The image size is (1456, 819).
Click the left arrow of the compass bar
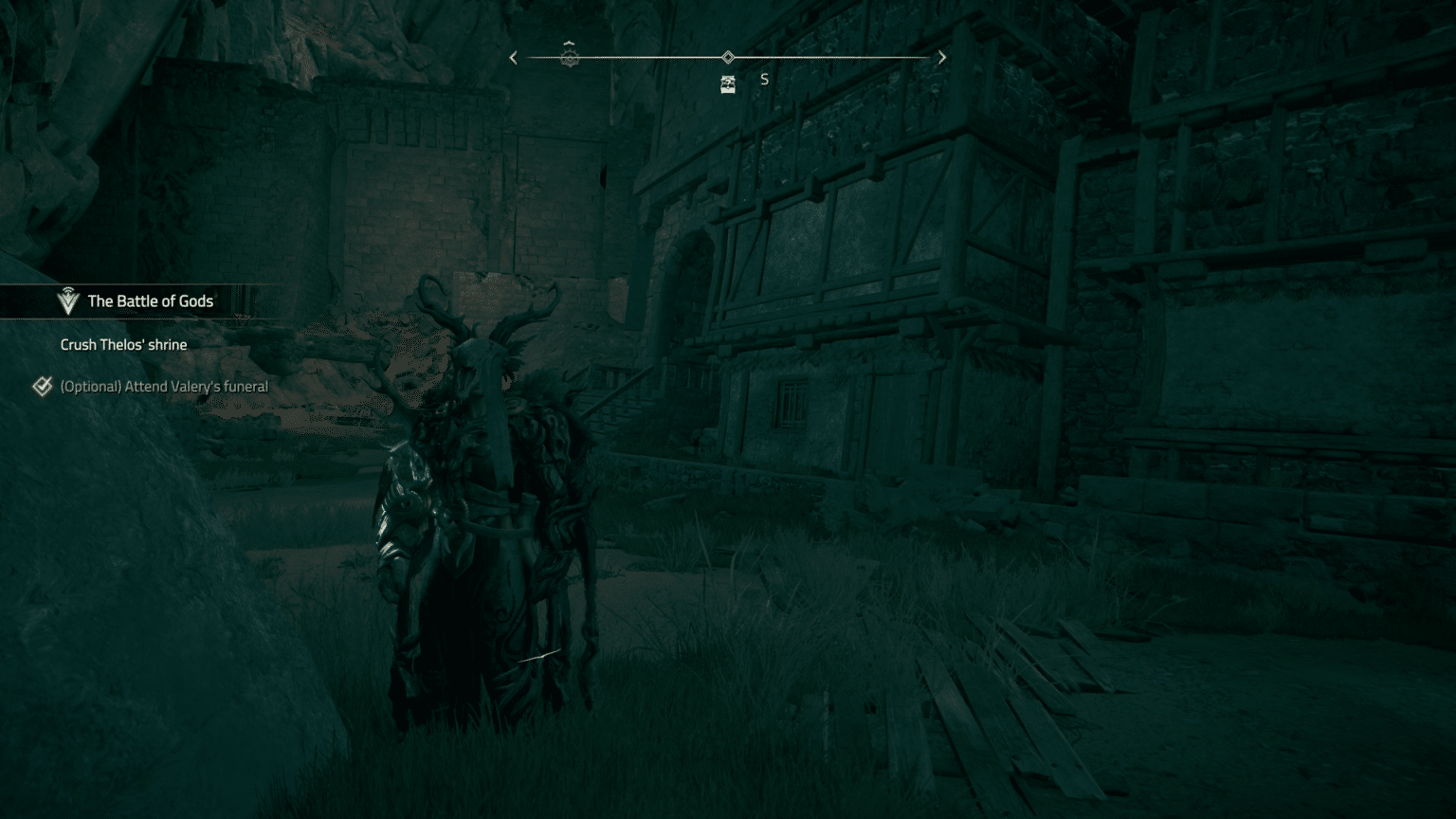point(514,58)
